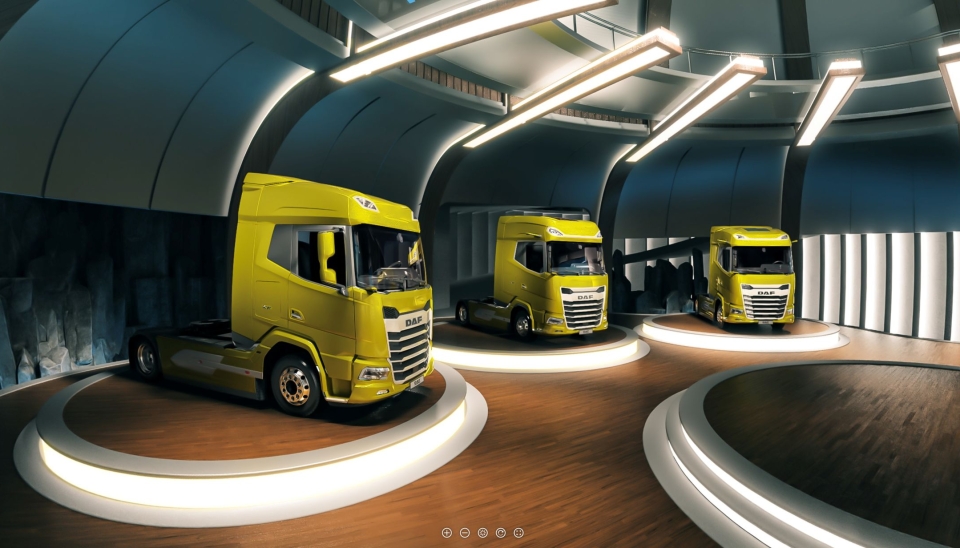
Task: Zoom in with the plus icon
Action: point(447,533)
